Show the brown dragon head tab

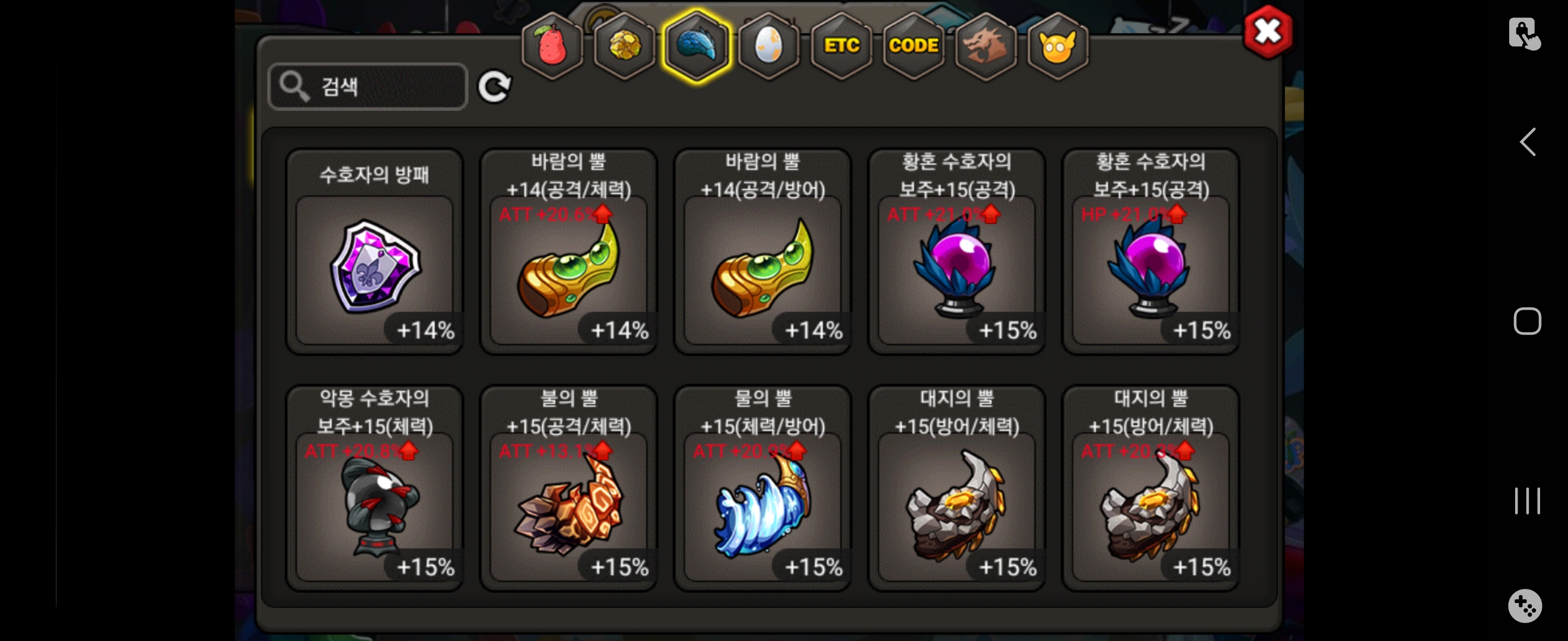(985, 46)
